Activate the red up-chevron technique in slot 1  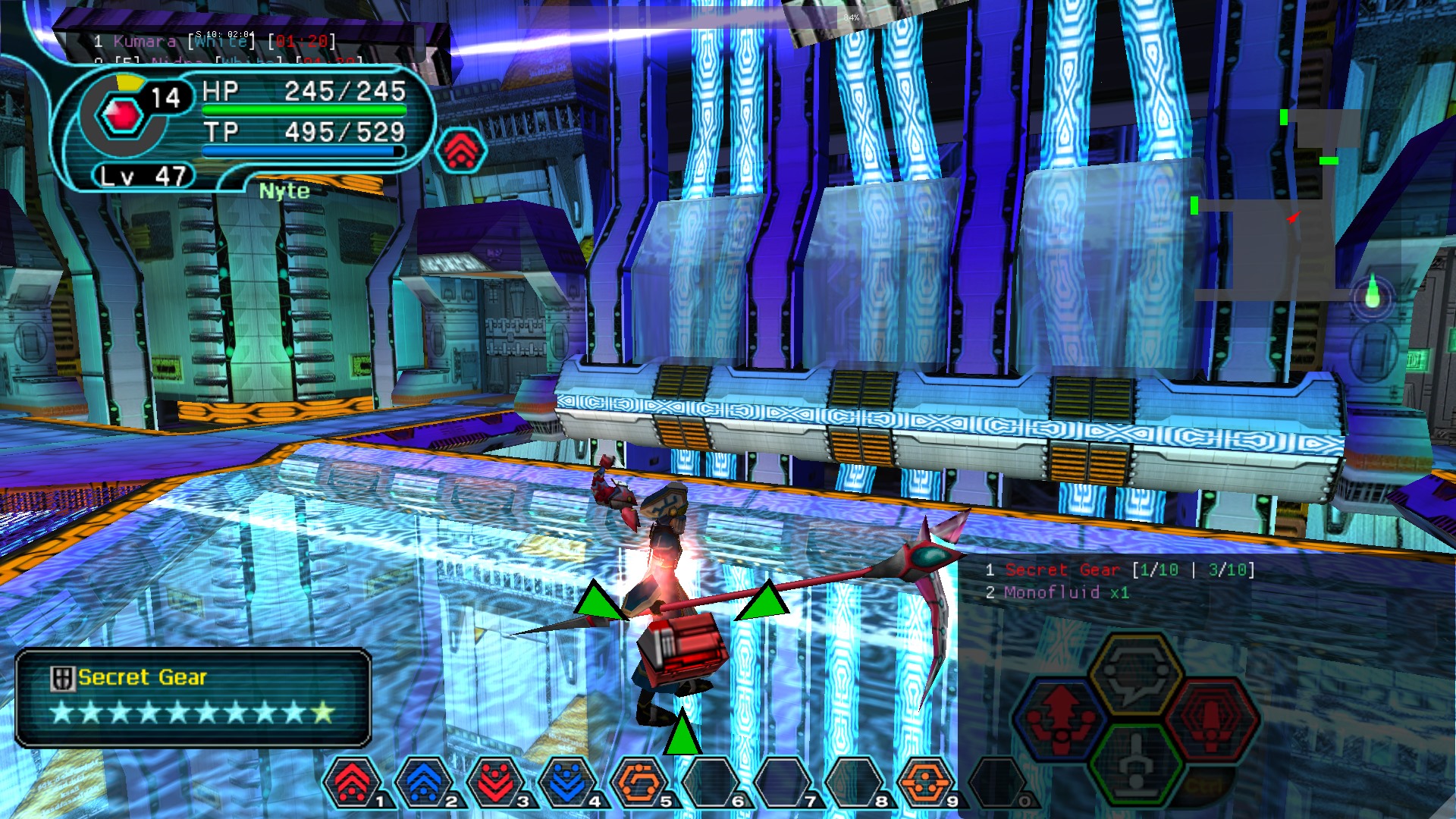[353, 782]
